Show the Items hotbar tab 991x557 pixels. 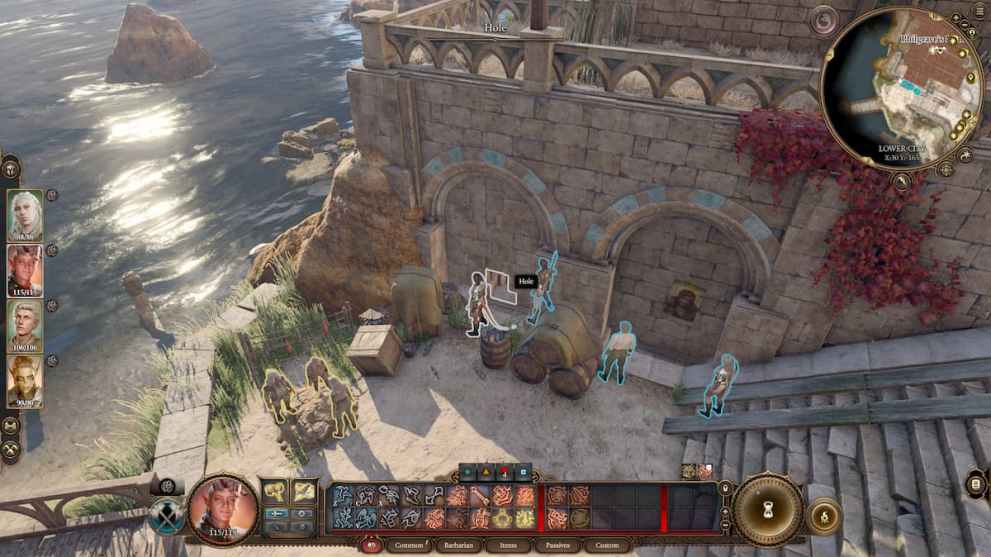click(x=509, y=546)
